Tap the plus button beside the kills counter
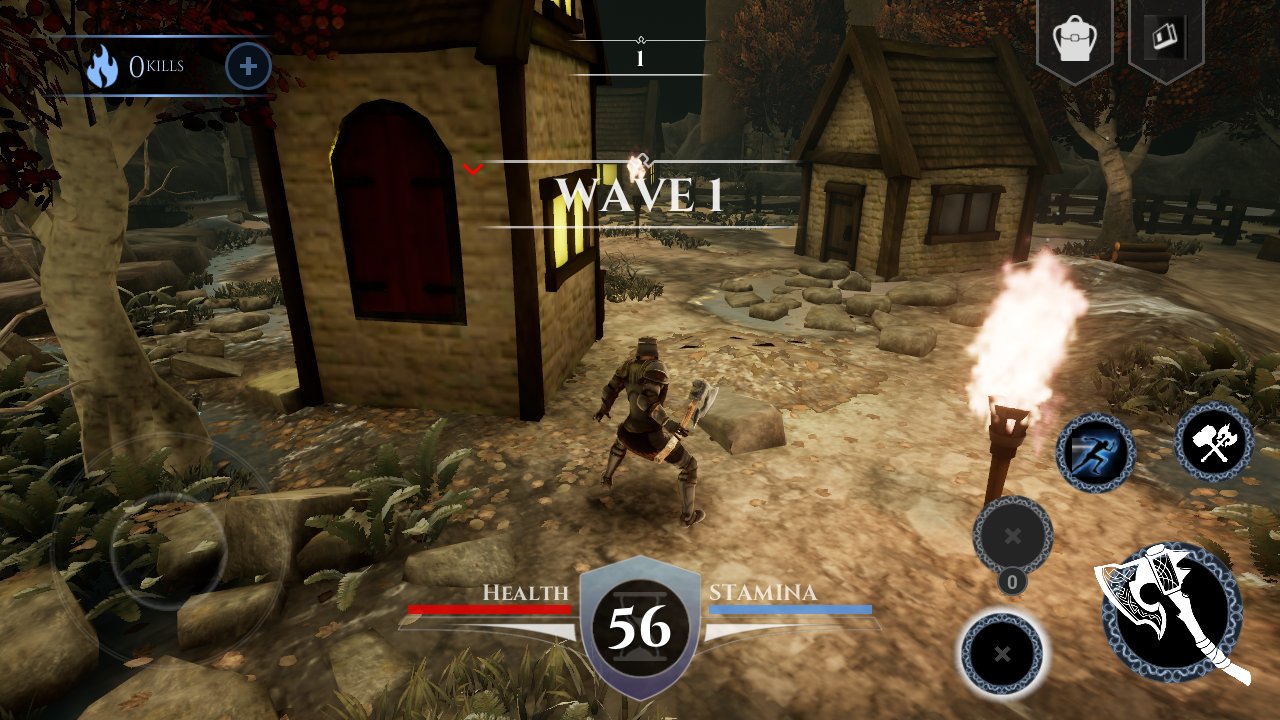Viewport: 1280px width, 720px height. click(x=248, y=67)
